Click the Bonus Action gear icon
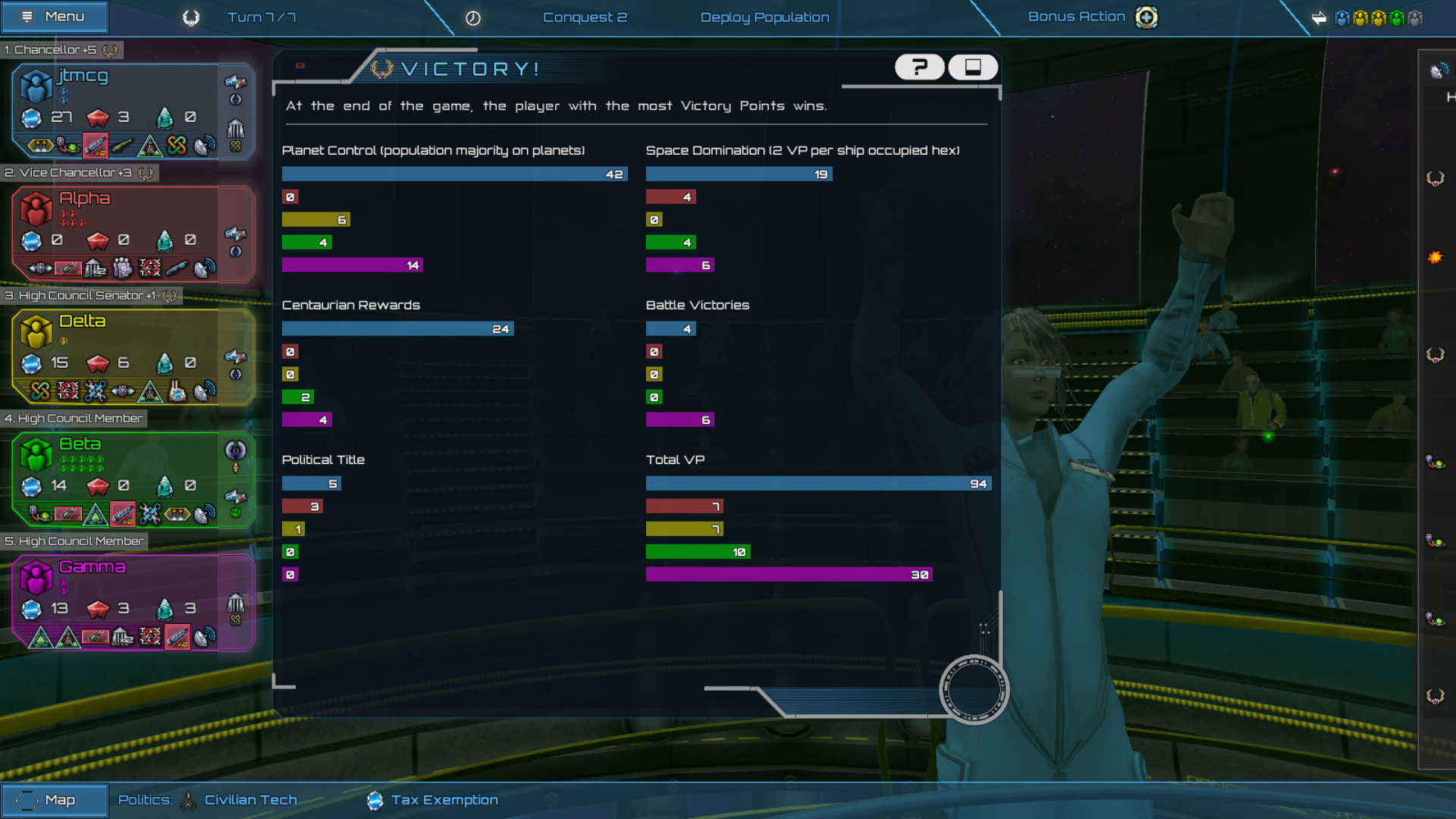Screen dimensions: 1456x819 pyautogui.click(x=1146, y=17)
